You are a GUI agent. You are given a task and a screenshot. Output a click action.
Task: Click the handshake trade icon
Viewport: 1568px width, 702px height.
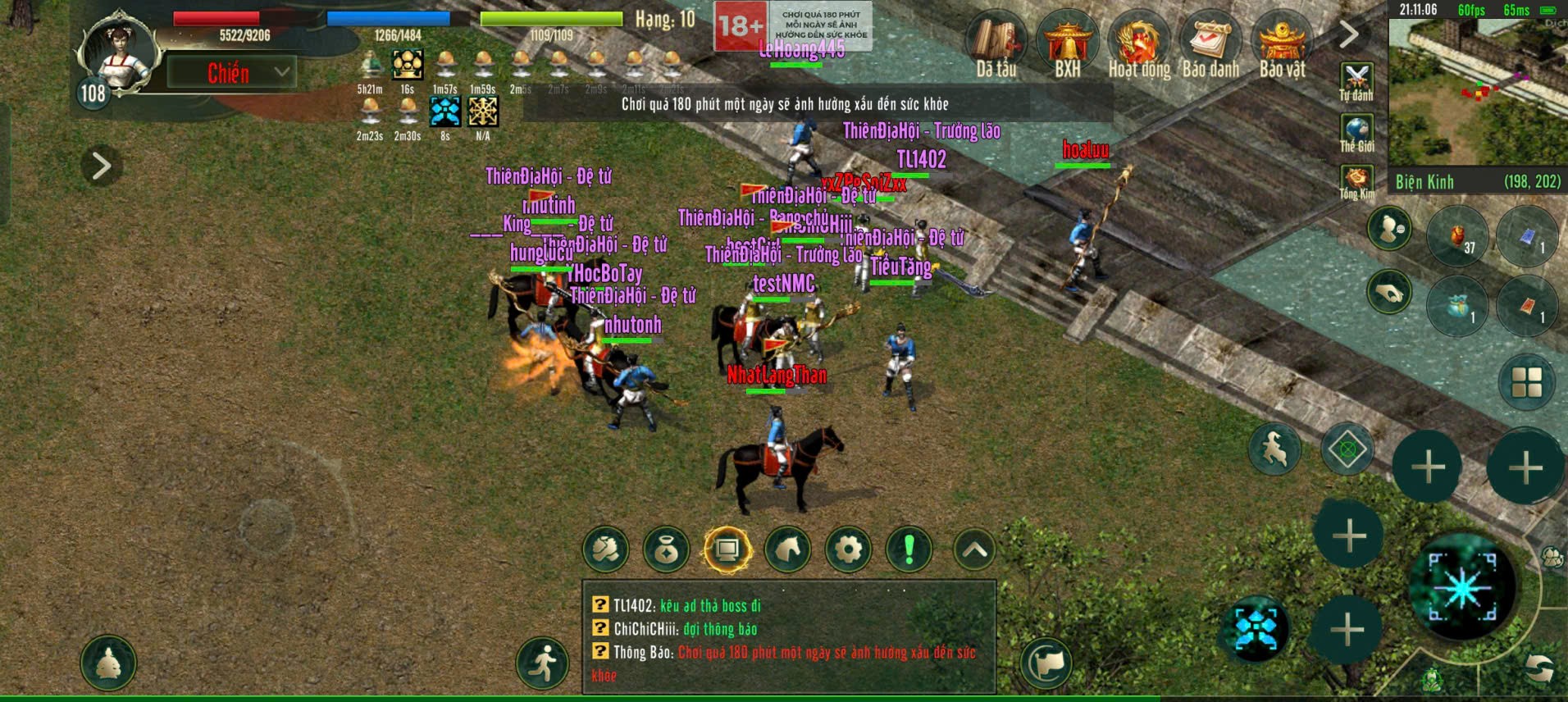pos(607,549)
